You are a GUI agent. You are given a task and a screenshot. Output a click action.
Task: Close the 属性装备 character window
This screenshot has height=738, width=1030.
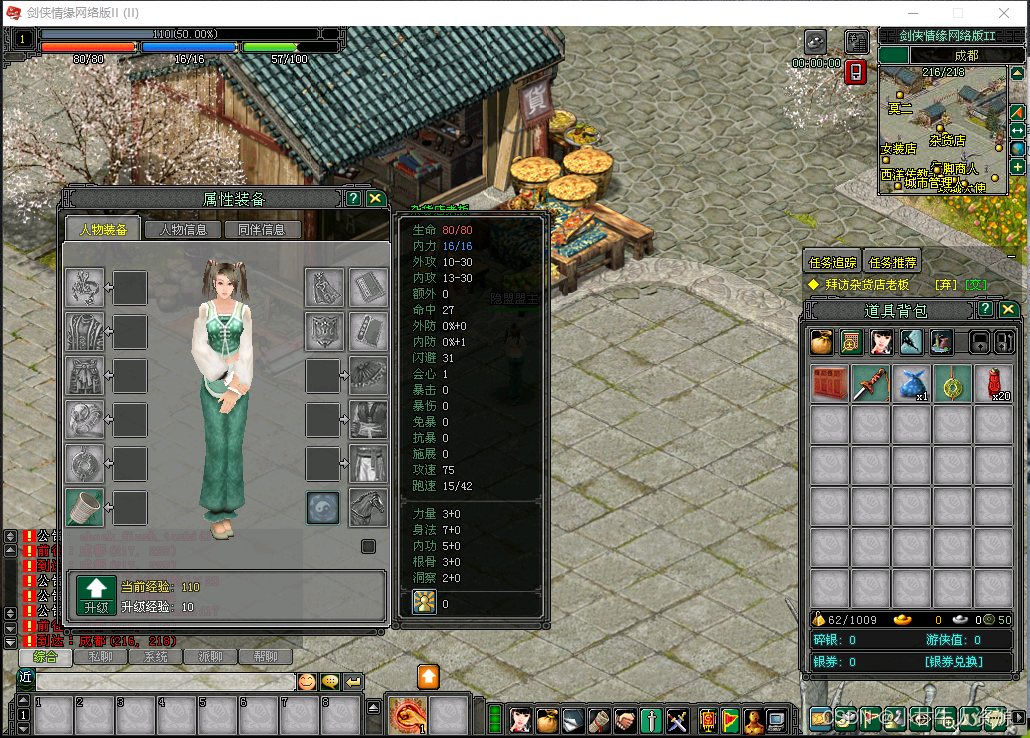click(x=375, y=198)
